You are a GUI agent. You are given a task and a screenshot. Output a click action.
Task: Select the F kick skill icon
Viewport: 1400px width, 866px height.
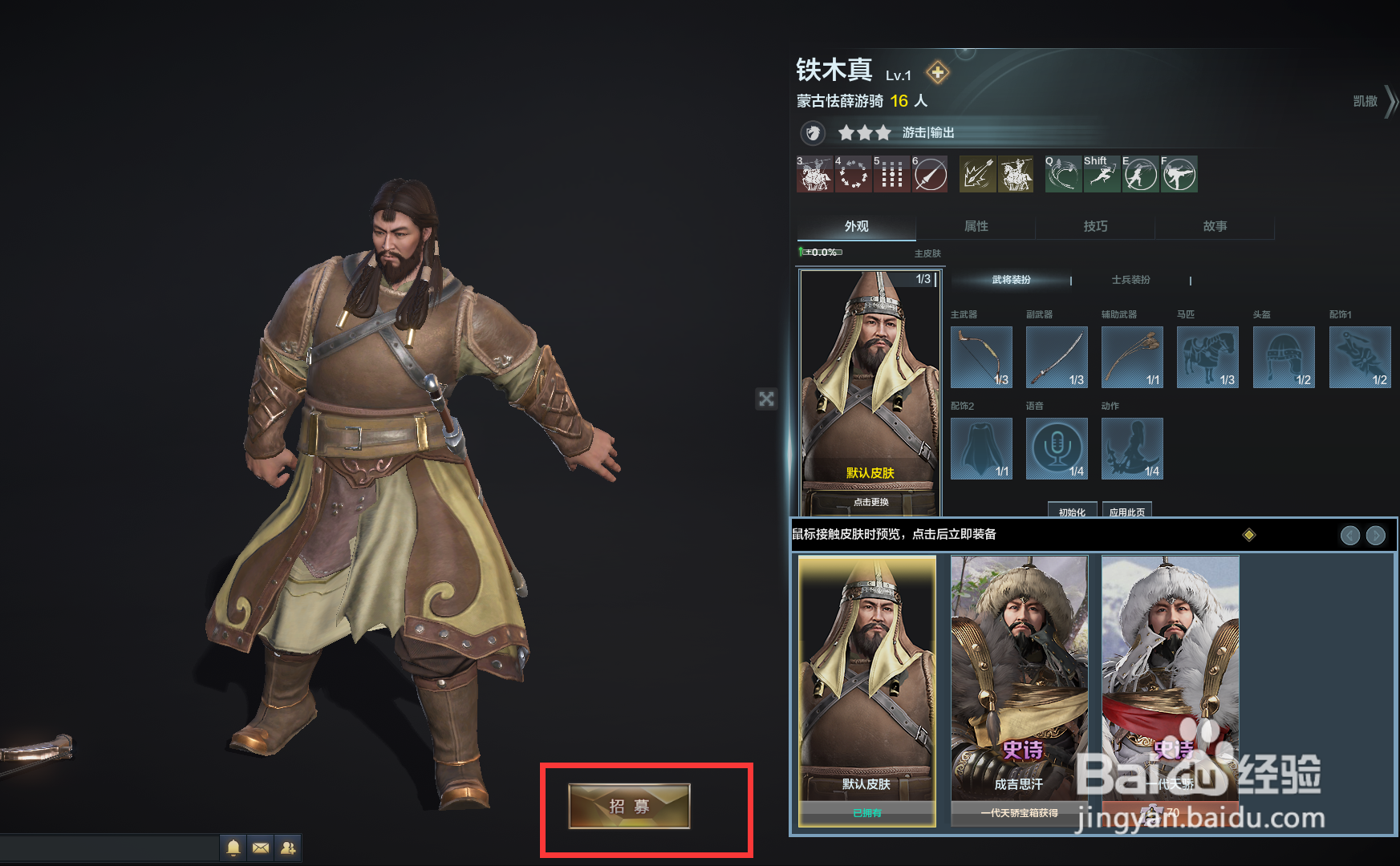[x=1179, y=174]
